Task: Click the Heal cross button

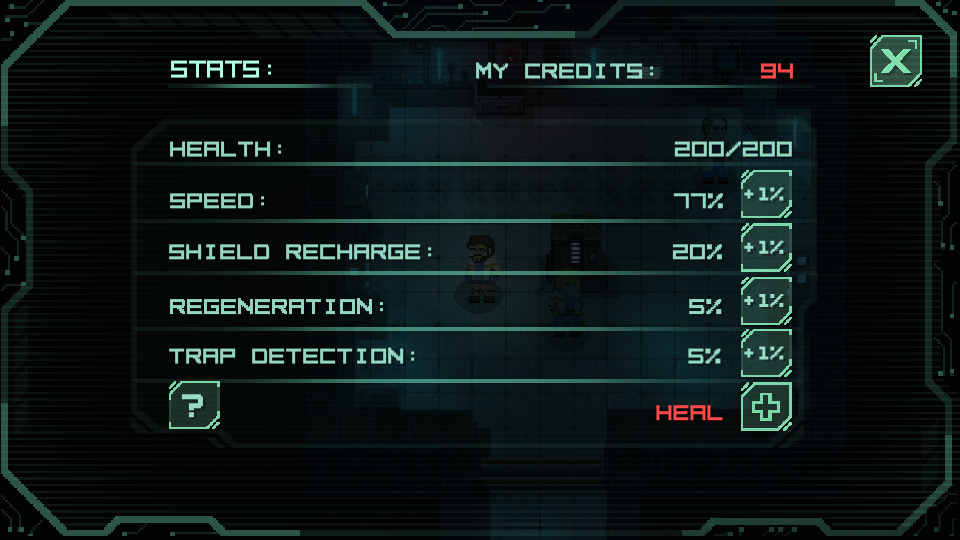Action: click(766, 406)
